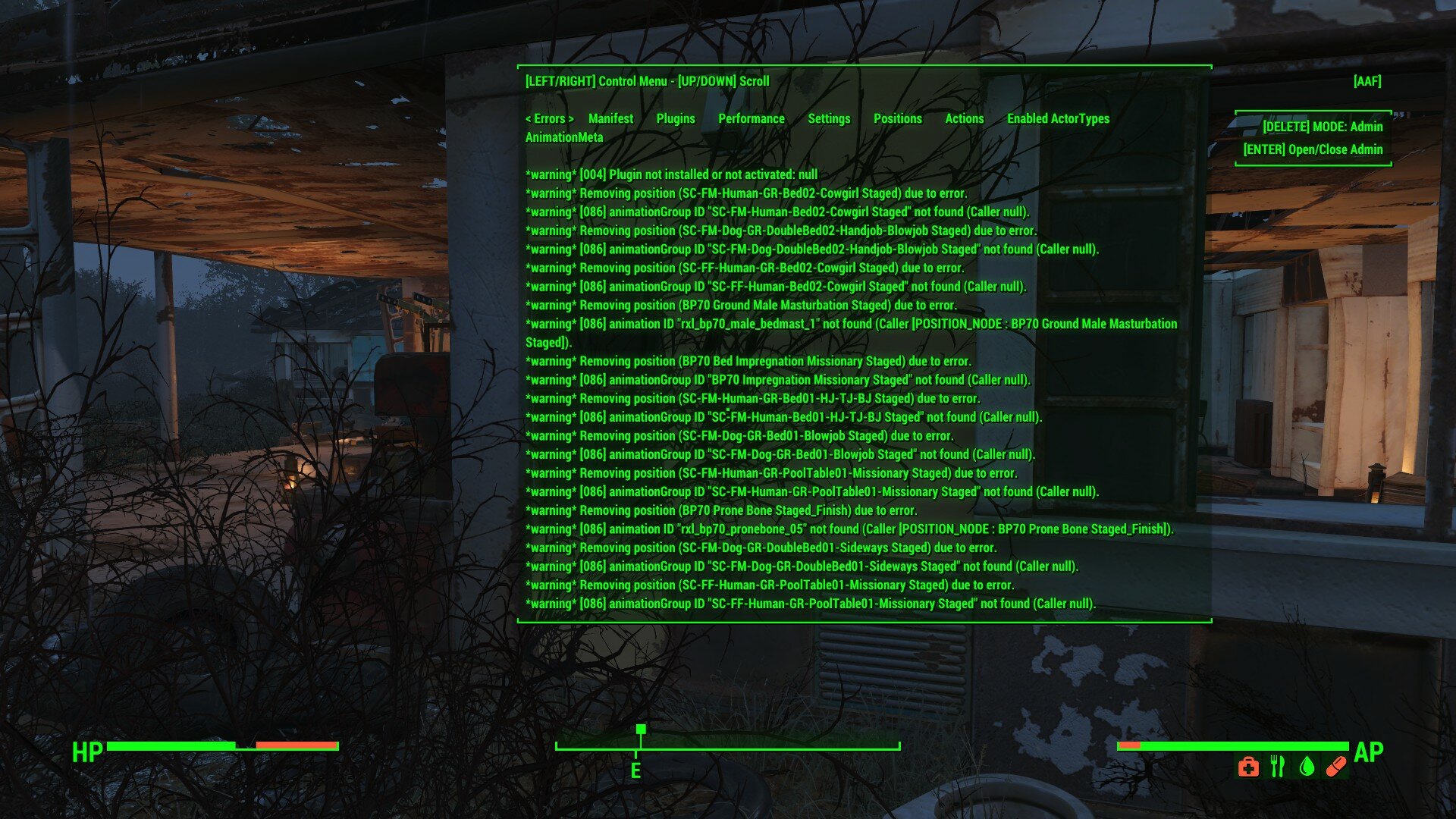Click the Open/Close Admin prompt
The image size is (1456, 819).
(1312, 149)
